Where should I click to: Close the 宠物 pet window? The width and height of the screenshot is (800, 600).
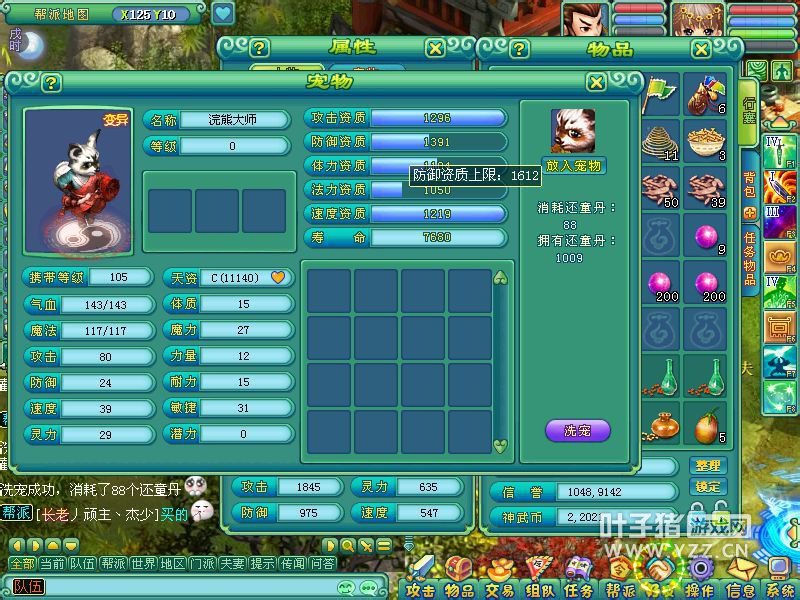pos(596,83)
